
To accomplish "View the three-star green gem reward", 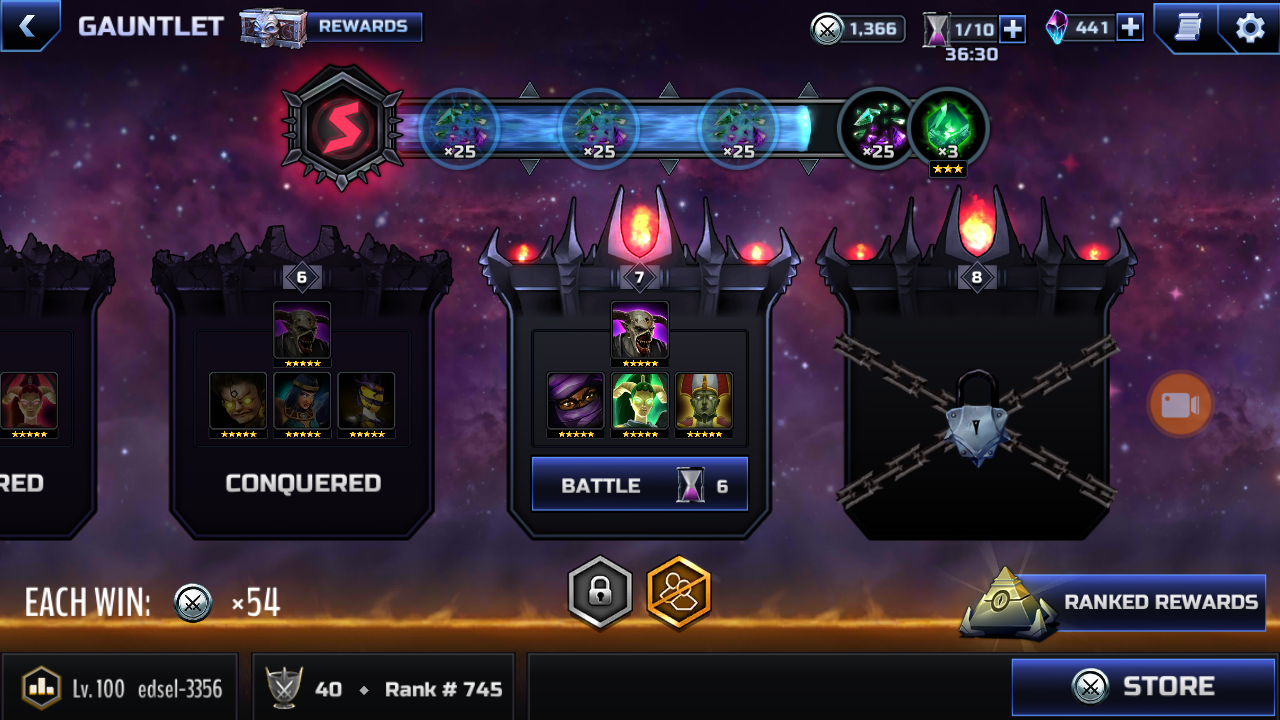I will [x=948, y=128].
